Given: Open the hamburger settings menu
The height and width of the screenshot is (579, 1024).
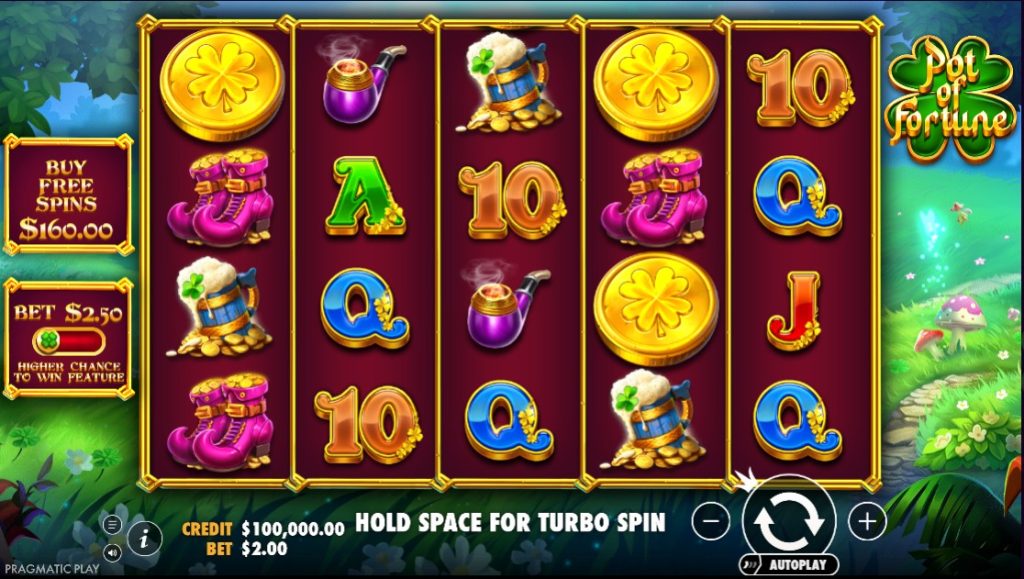Looking at the screenshot, I should click(112, 525).
